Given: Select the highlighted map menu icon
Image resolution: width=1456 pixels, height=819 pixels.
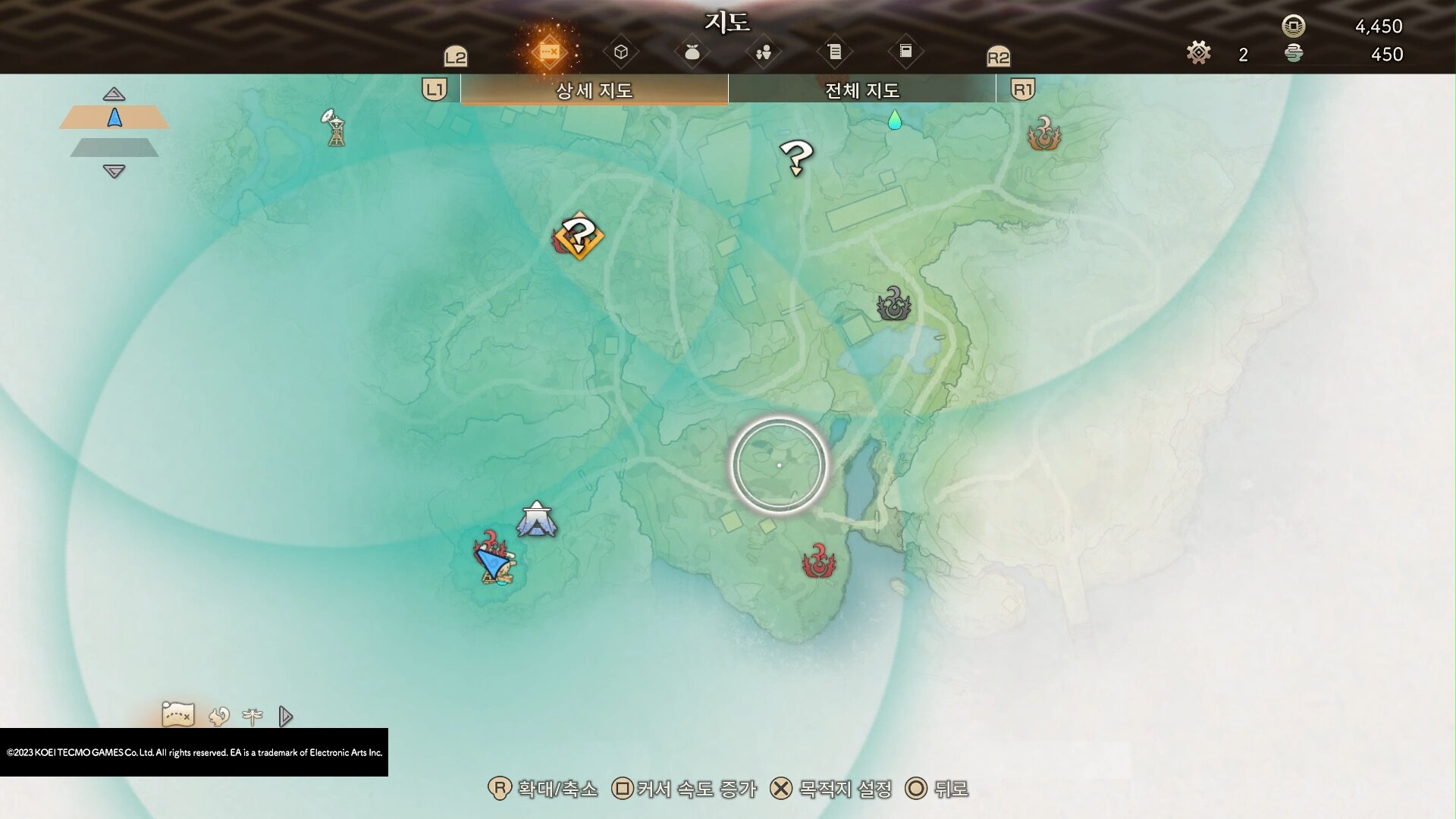Looking at the screenshot, I should tap(549, 52).
